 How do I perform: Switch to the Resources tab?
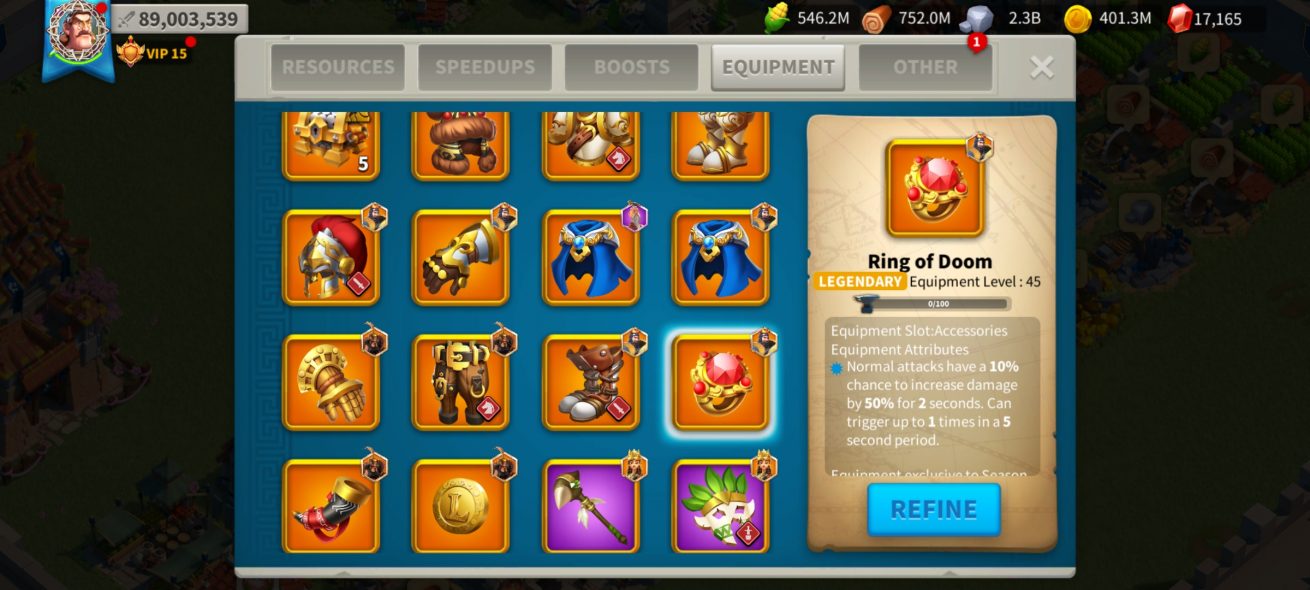(338, 67)
